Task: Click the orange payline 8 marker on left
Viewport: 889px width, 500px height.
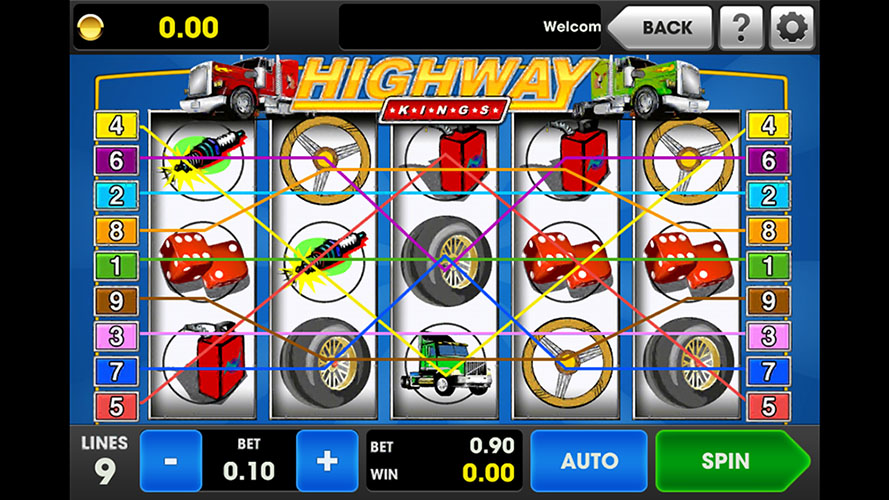Action: tap(117, 231)
